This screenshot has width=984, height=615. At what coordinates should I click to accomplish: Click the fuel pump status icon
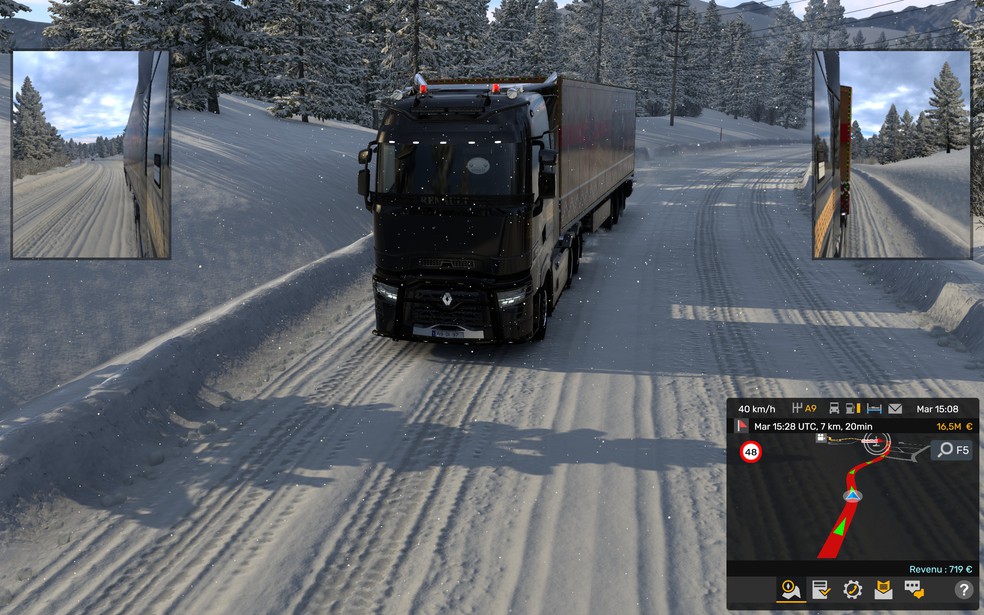[x=850, y=408]
